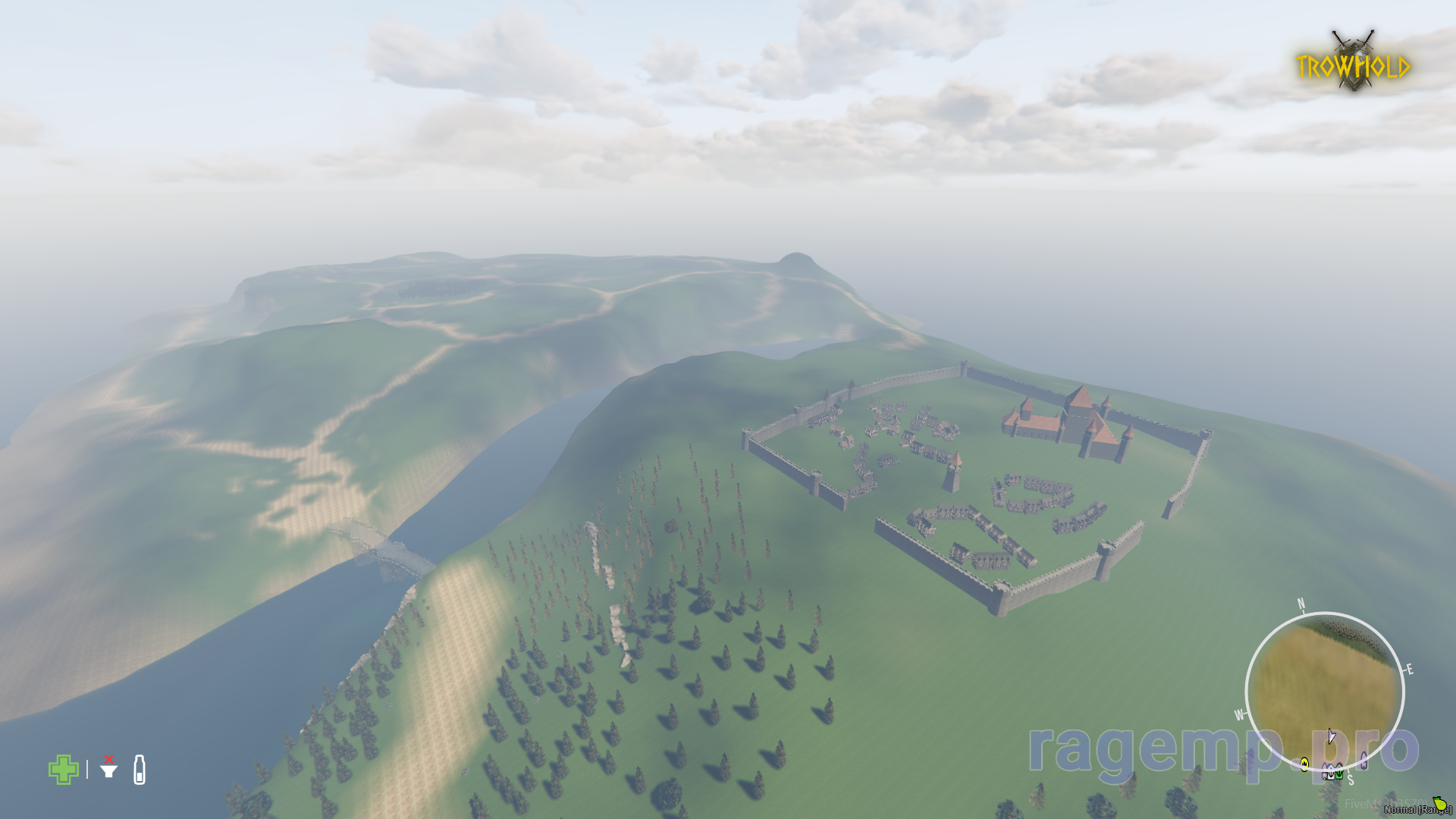The image size is (1456, 819).
Task: Click the Normal [Range] voice indicator
Action: pyautogui.click(x=1417, y=809)
